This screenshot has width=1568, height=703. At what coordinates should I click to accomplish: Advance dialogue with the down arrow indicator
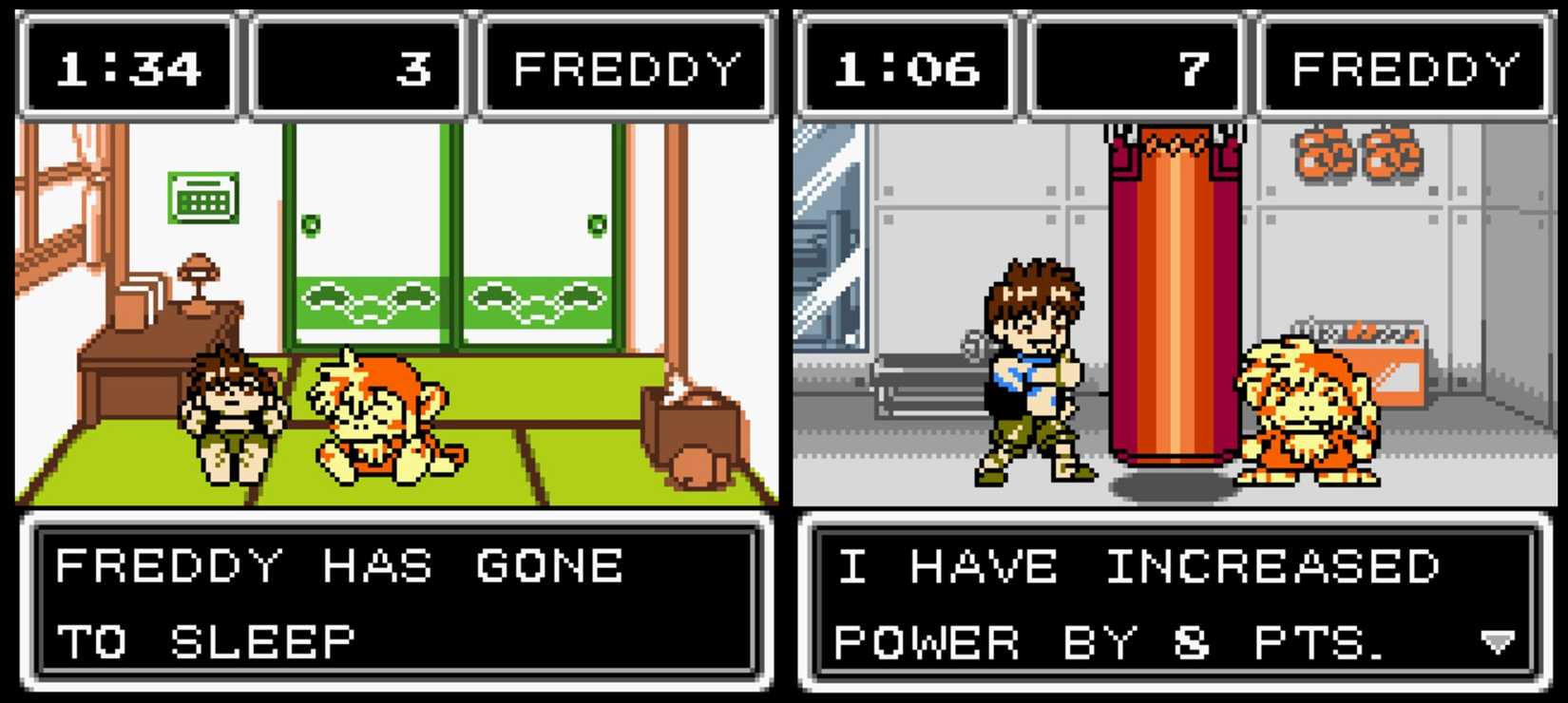click(x=1498, y=643)
